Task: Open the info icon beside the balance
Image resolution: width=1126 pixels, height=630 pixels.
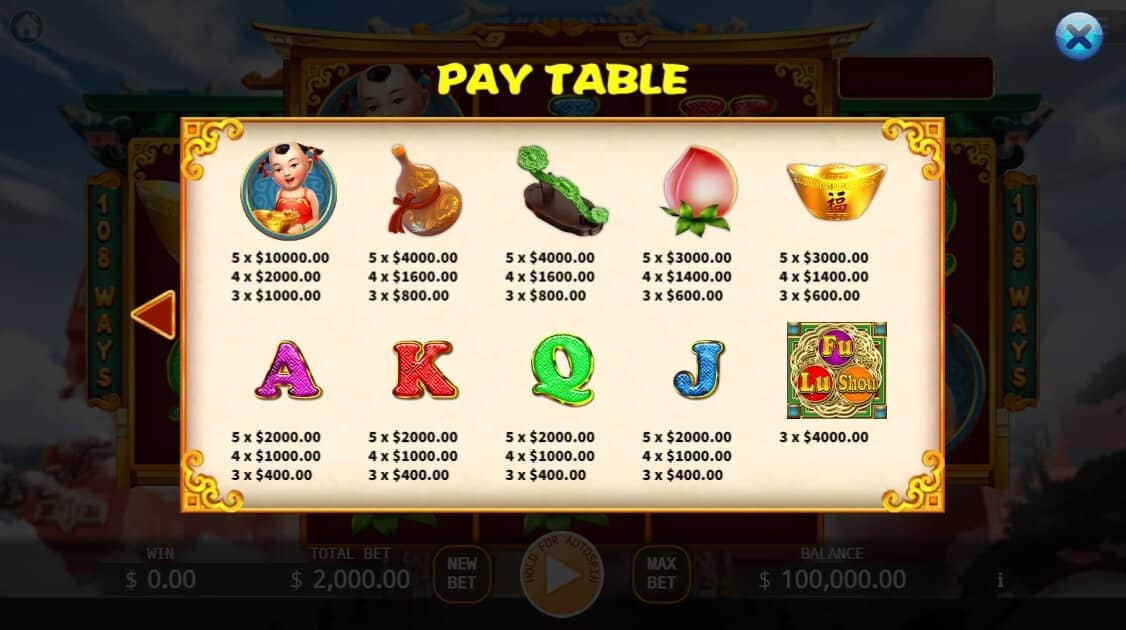Action: [1000, 580]
